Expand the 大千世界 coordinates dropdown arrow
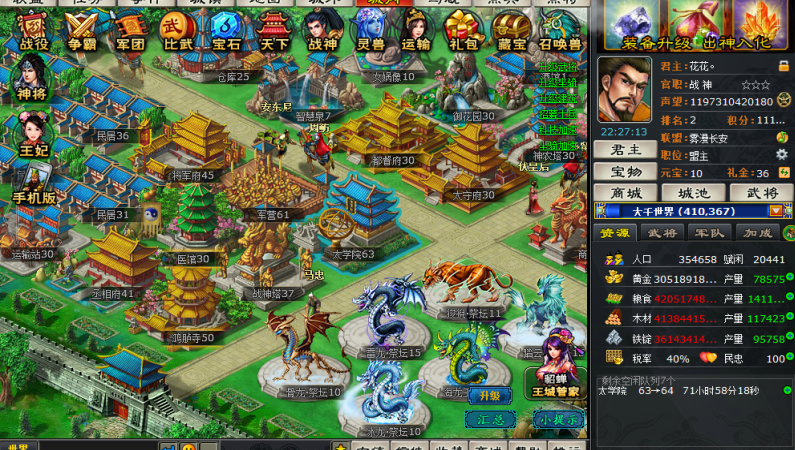Screen dimensions: 795x450 click(774, 211)
